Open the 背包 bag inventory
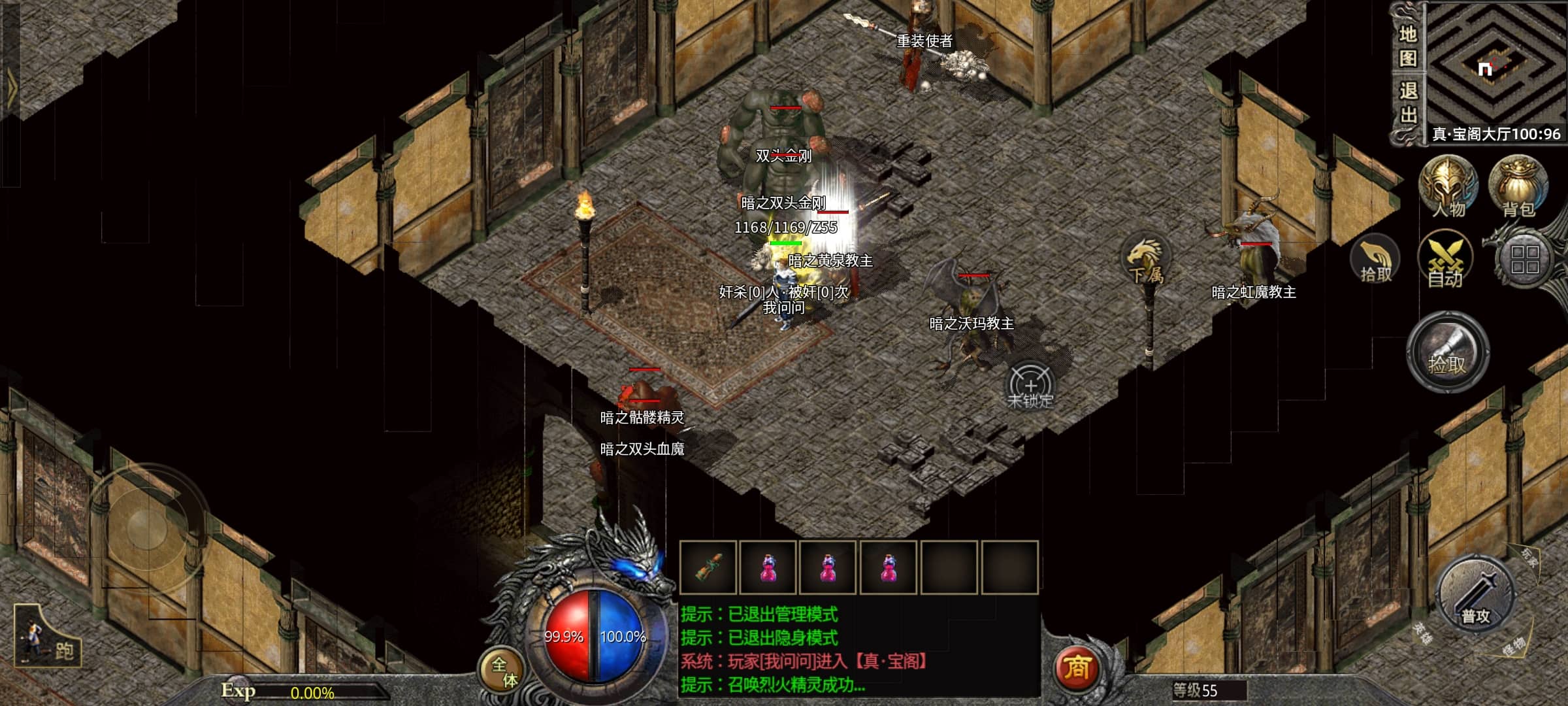This screenshot has height=706, width=1568. (x=1518, y=186)
